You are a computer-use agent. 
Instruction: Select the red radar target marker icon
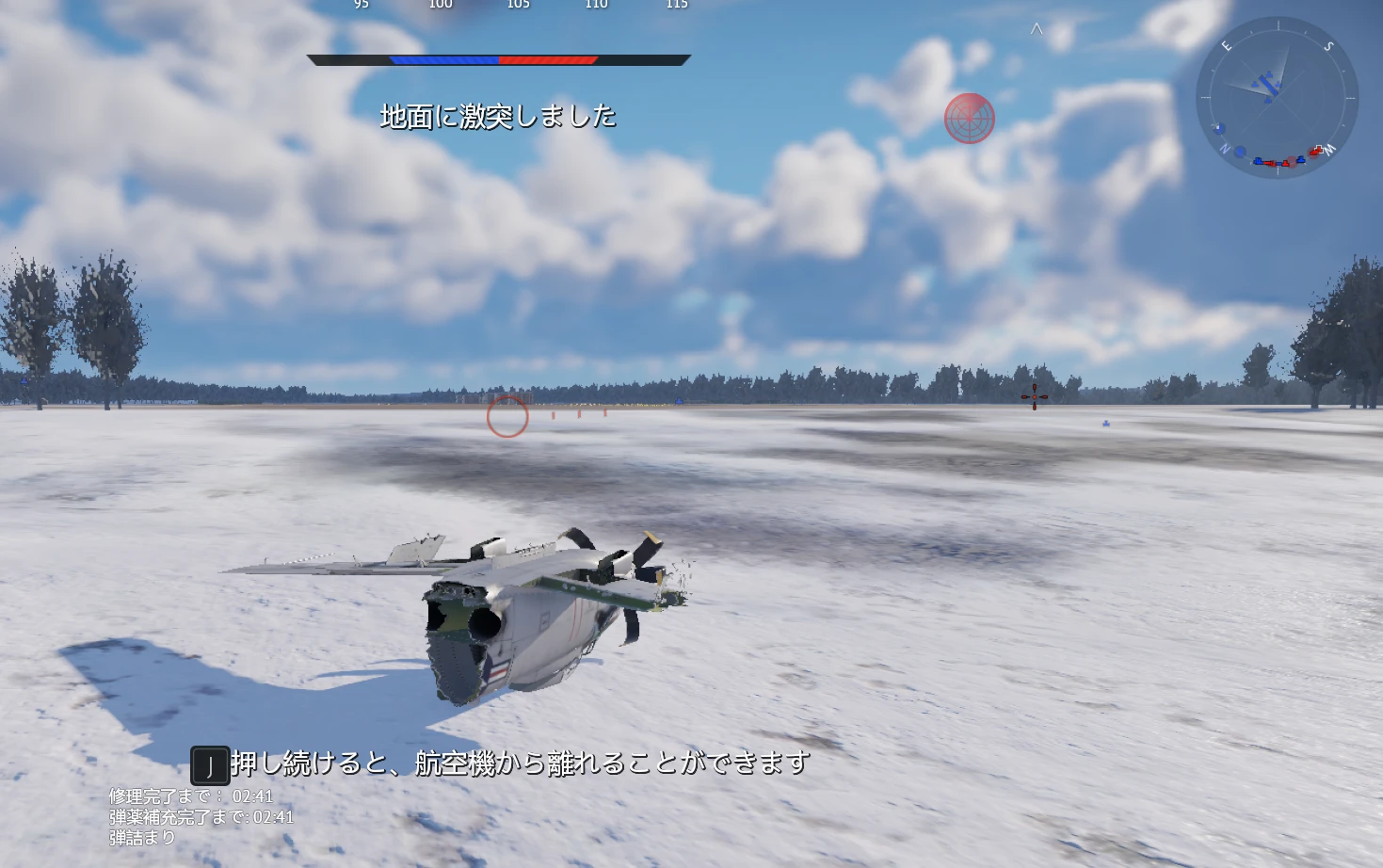coord(969,119)
